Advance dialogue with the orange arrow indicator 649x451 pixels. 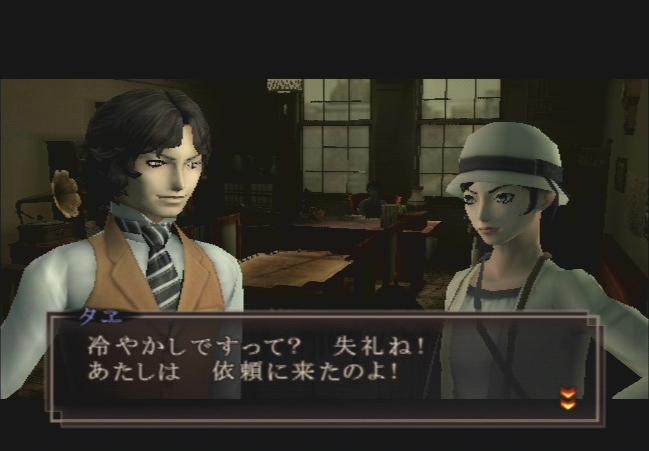[567, 400]
